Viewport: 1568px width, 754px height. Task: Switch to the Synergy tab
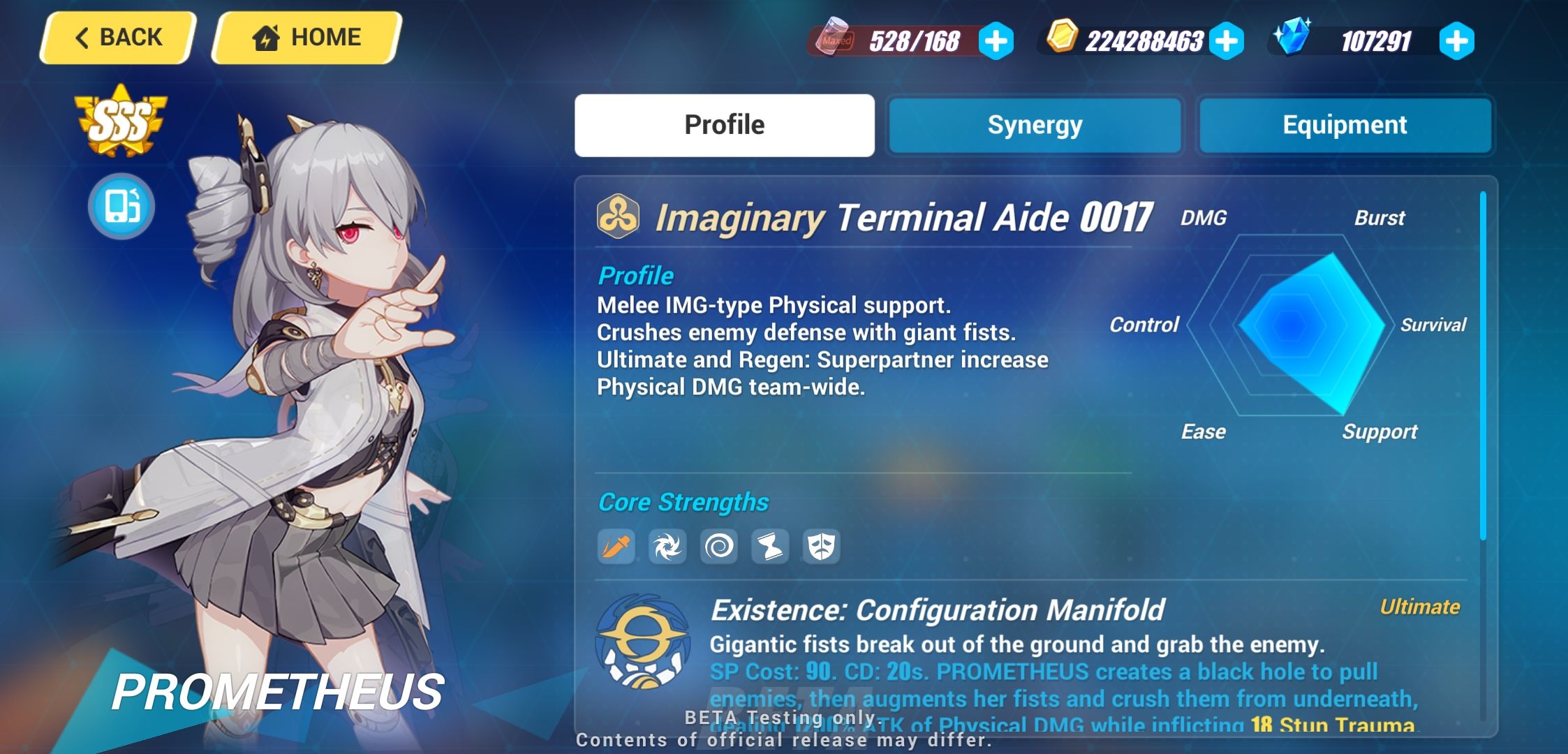click(1034, 124)
